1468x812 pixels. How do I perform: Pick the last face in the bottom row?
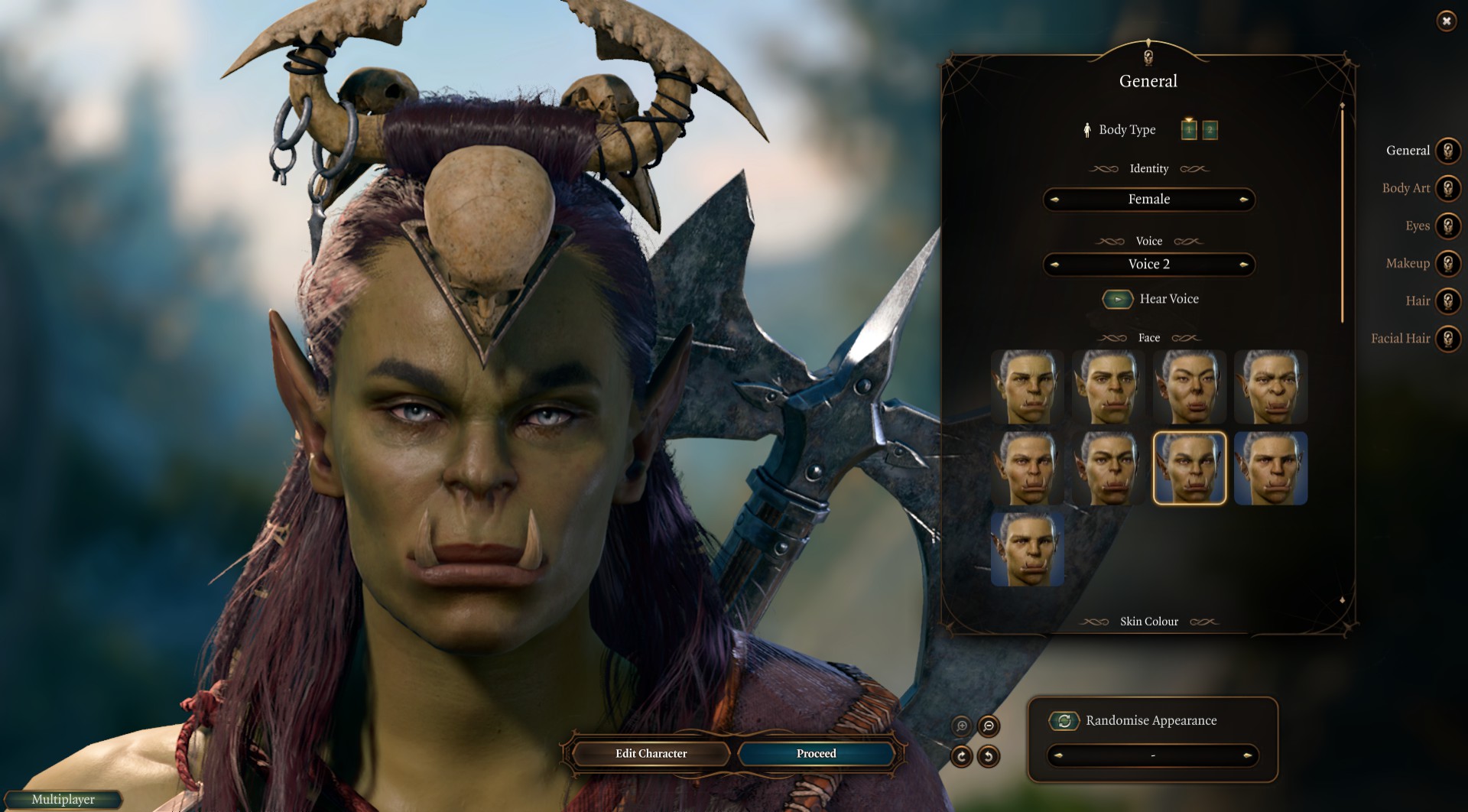tap(1027, 549)
